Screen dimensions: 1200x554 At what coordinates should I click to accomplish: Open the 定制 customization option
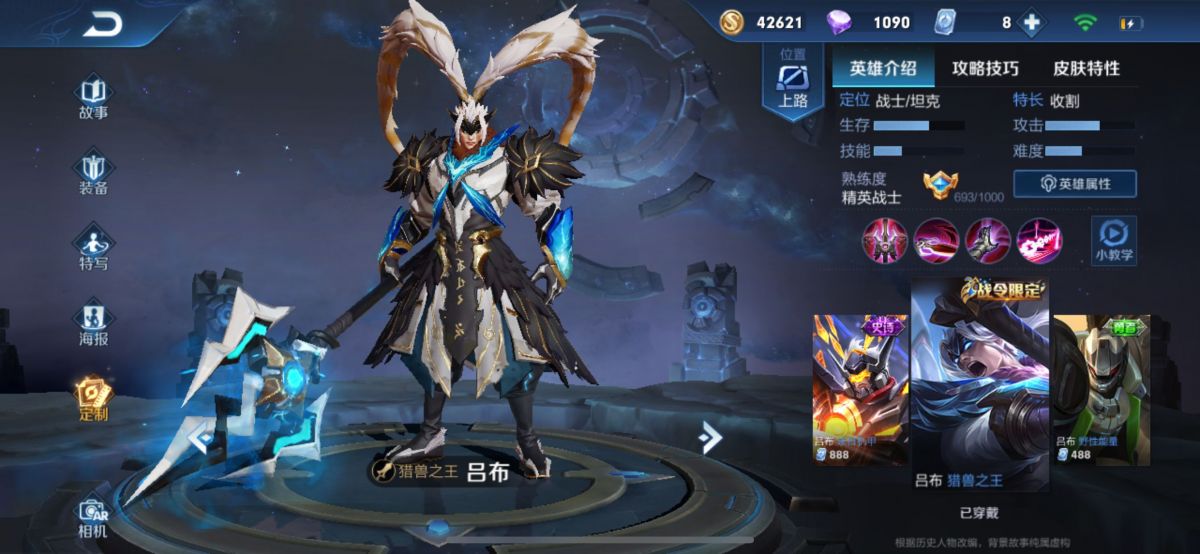[93, 398]
